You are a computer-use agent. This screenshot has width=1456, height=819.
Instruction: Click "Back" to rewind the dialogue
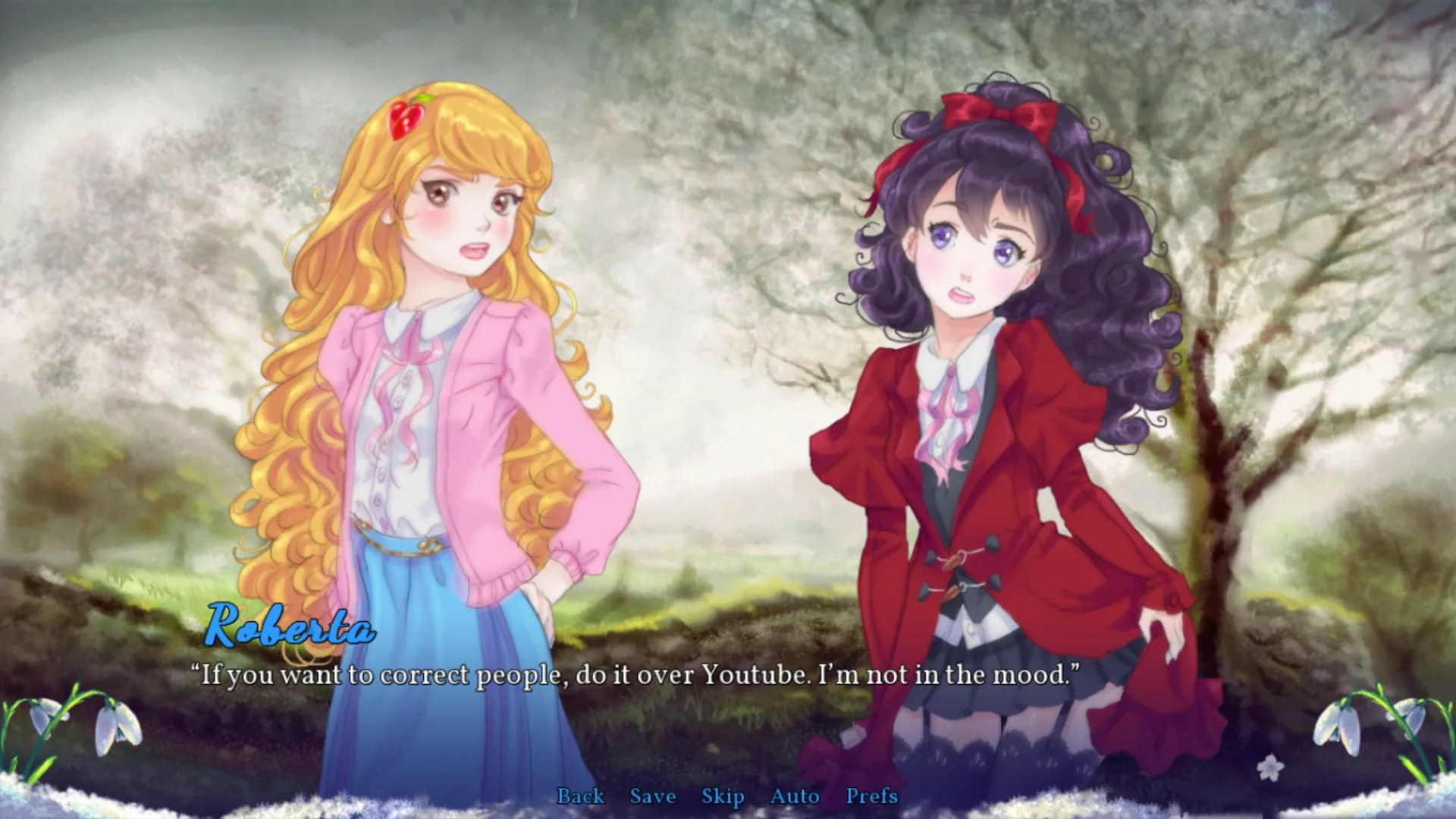tap(581, 796)
